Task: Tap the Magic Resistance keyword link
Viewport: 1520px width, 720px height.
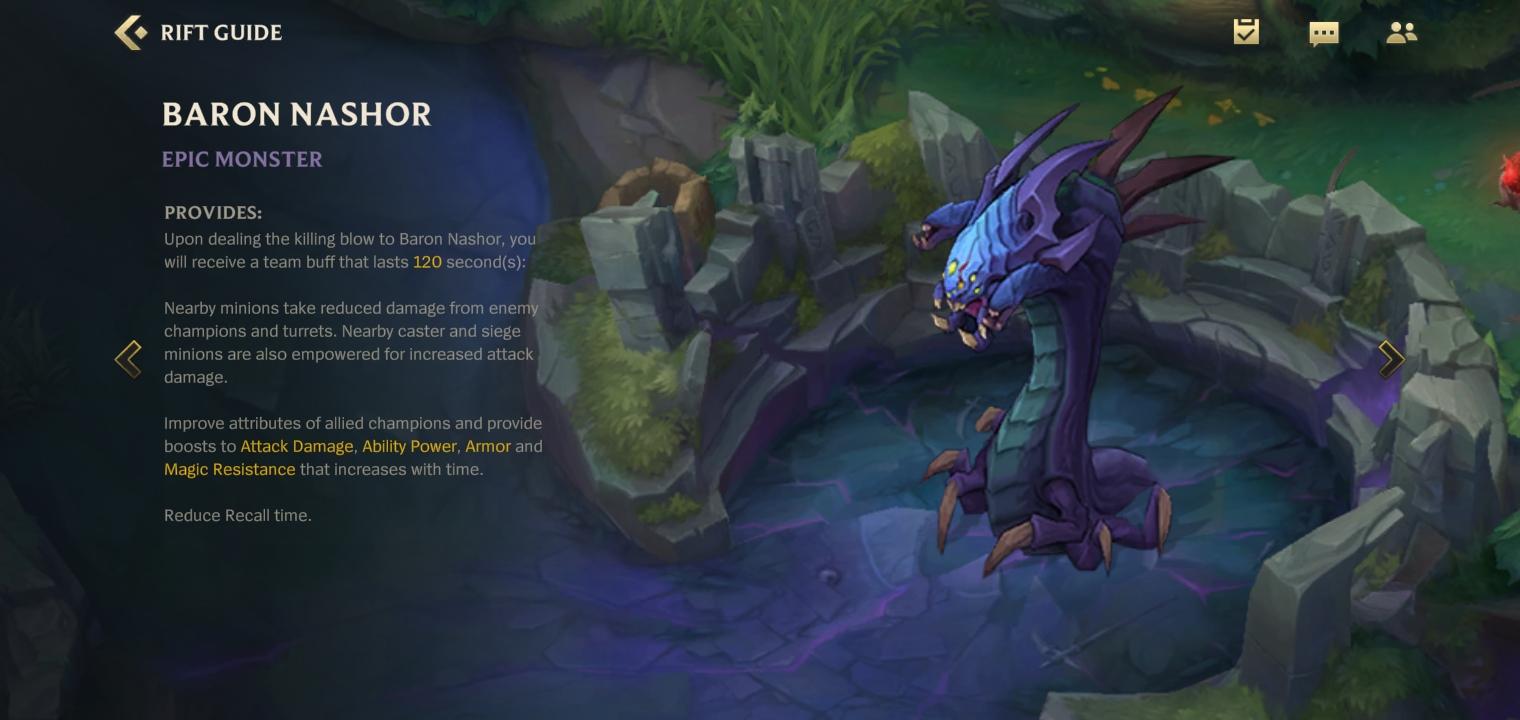Action: tap(230, 470)
